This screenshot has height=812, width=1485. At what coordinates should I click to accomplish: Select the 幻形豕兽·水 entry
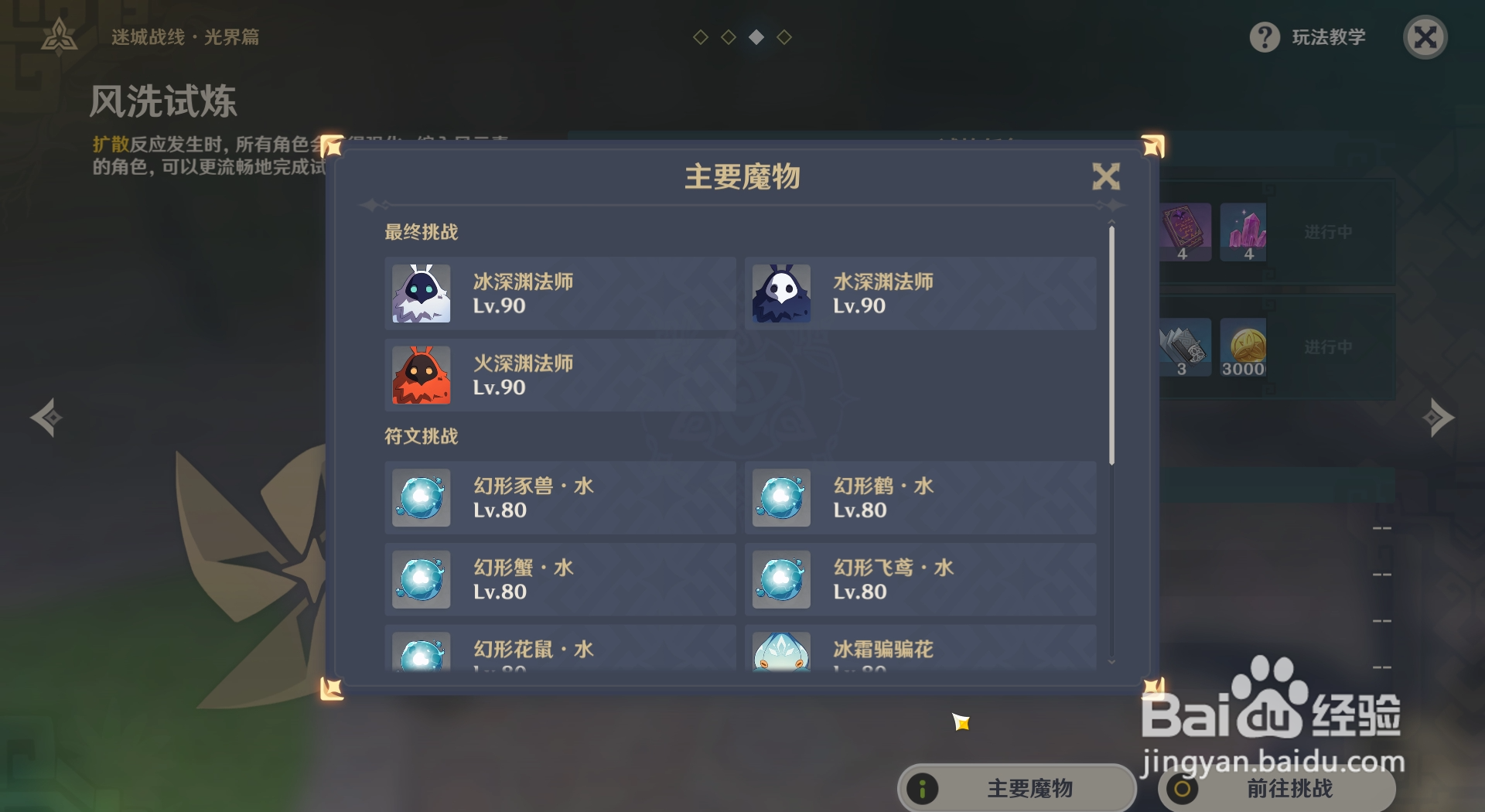[559, 498]
